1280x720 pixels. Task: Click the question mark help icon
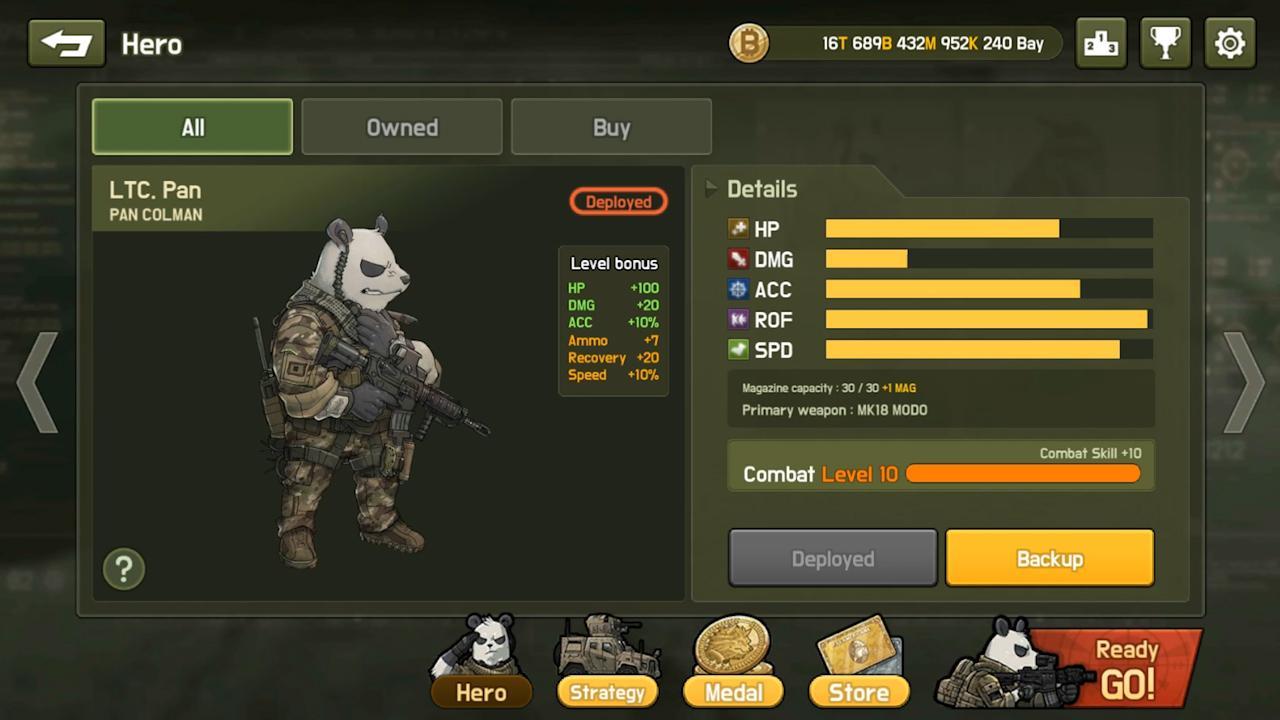(x=123, y=568)
